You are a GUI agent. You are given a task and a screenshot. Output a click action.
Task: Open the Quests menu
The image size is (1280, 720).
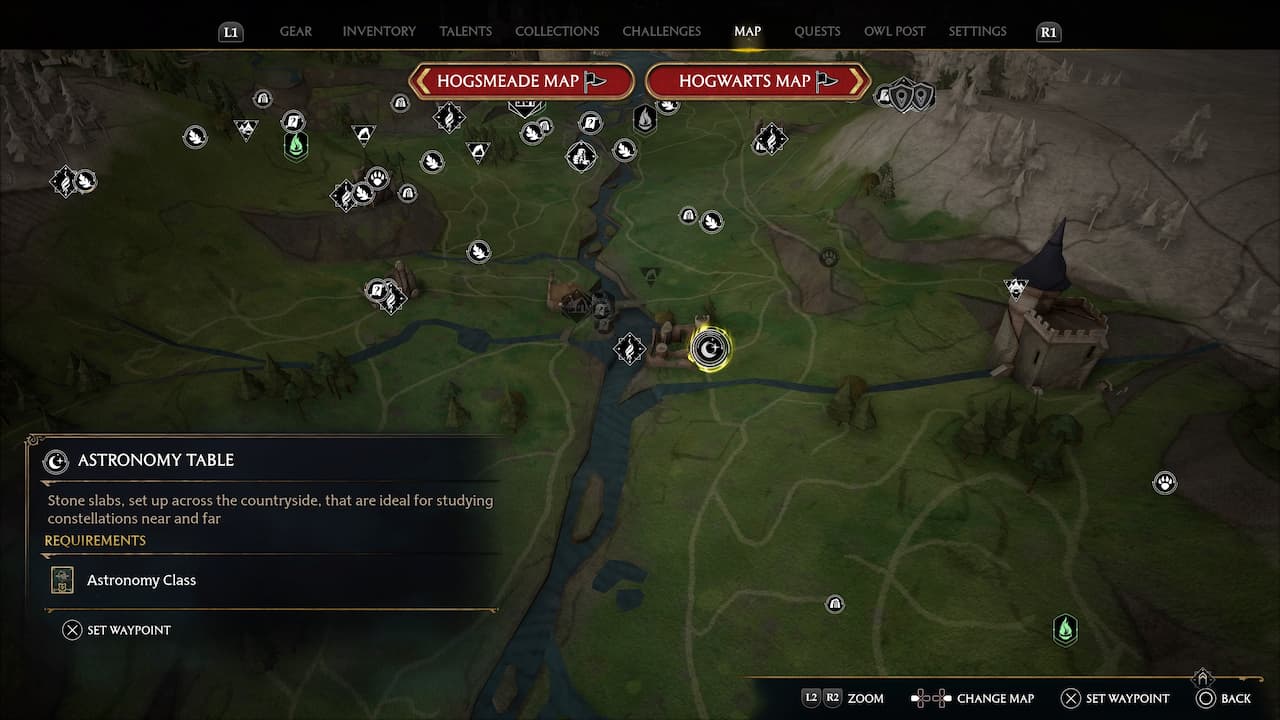pyautogui.click(x=817, y=31)
